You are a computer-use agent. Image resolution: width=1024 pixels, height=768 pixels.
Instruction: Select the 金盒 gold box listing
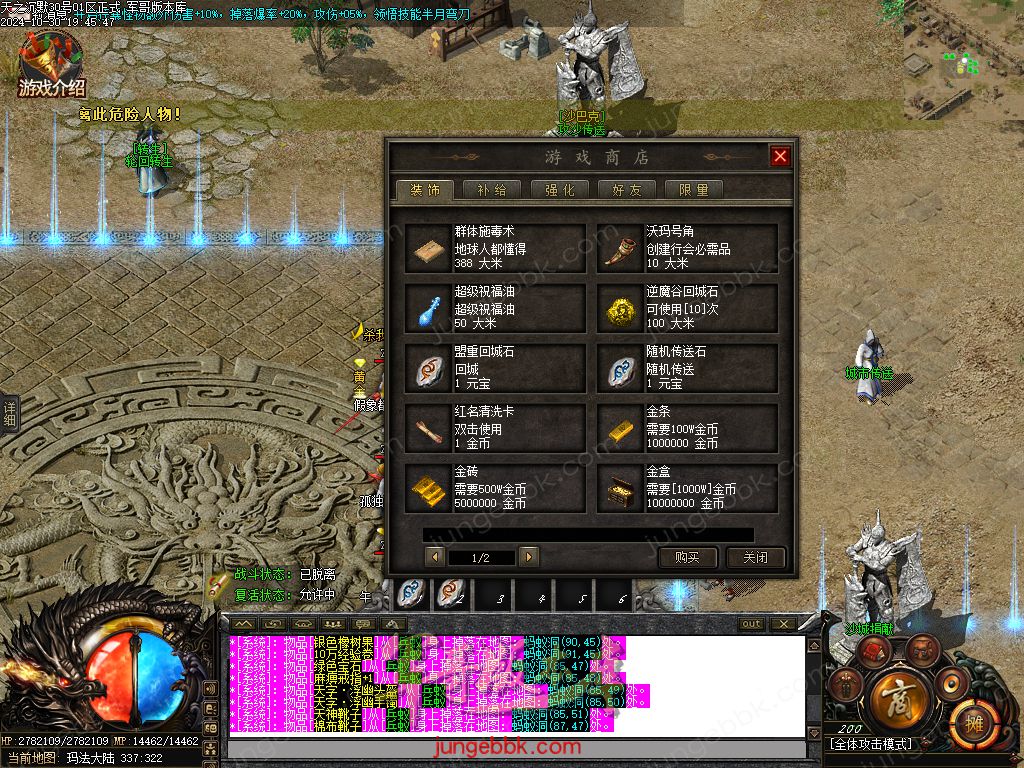coord(687,489)
